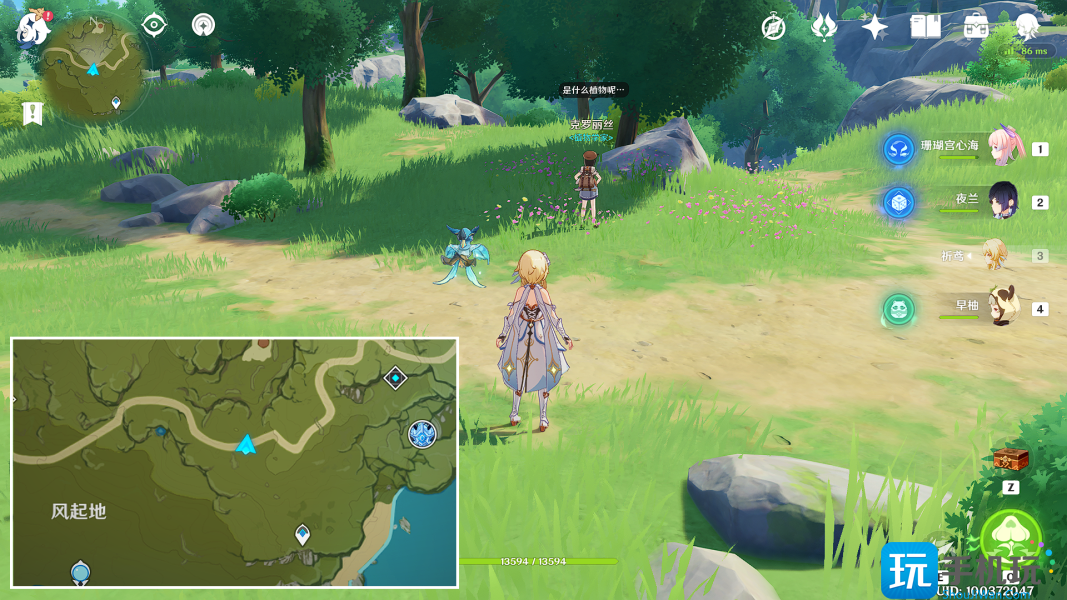Switch to party member 夜兰
This screenshot has width=1067, height=600.
(x=1004, y=201)
